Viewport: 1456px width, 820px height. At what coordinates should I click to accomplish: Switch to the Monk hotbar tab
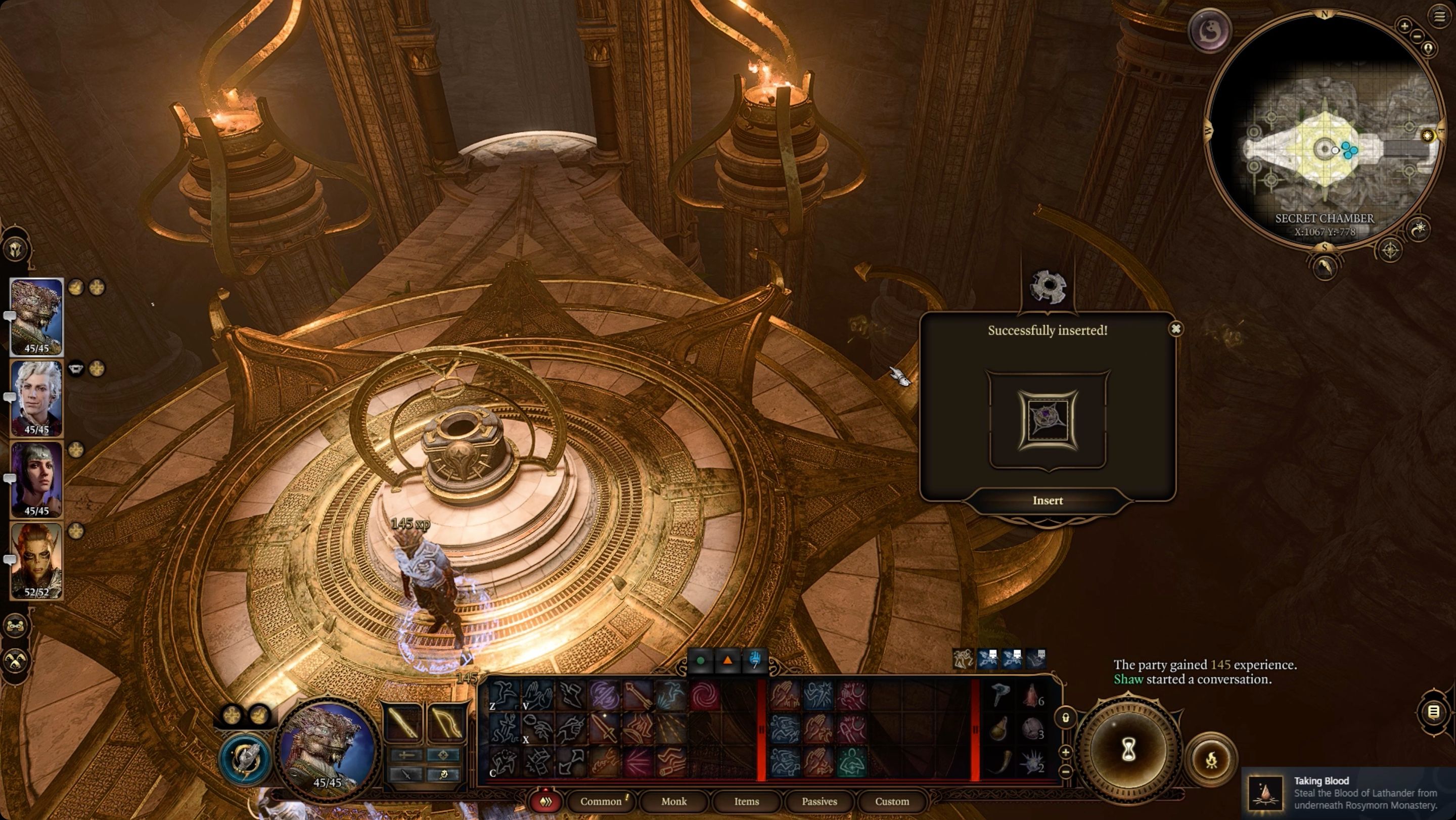pyautogui.click(x=674, y=801)
